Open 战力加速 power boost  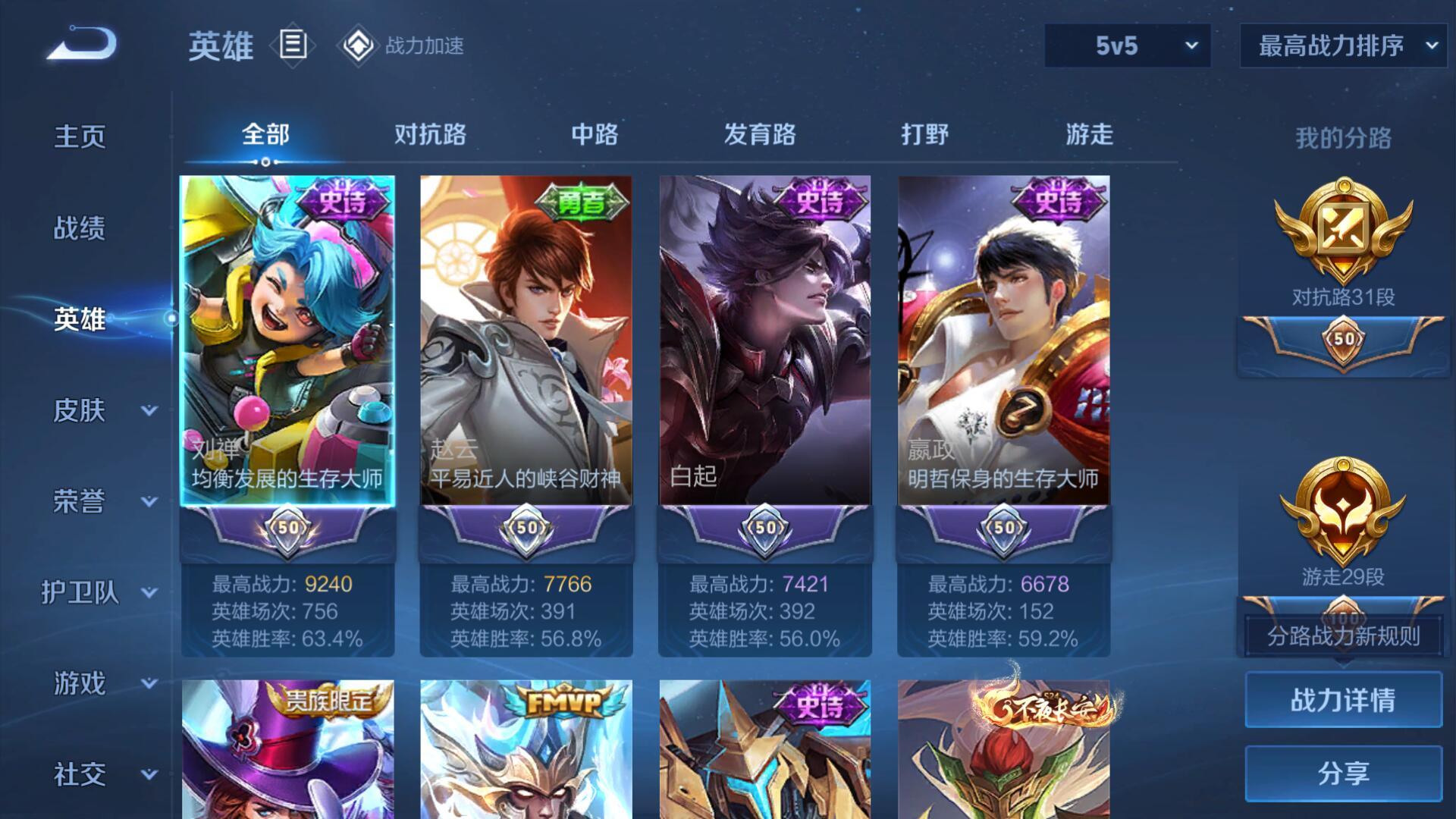401,45
